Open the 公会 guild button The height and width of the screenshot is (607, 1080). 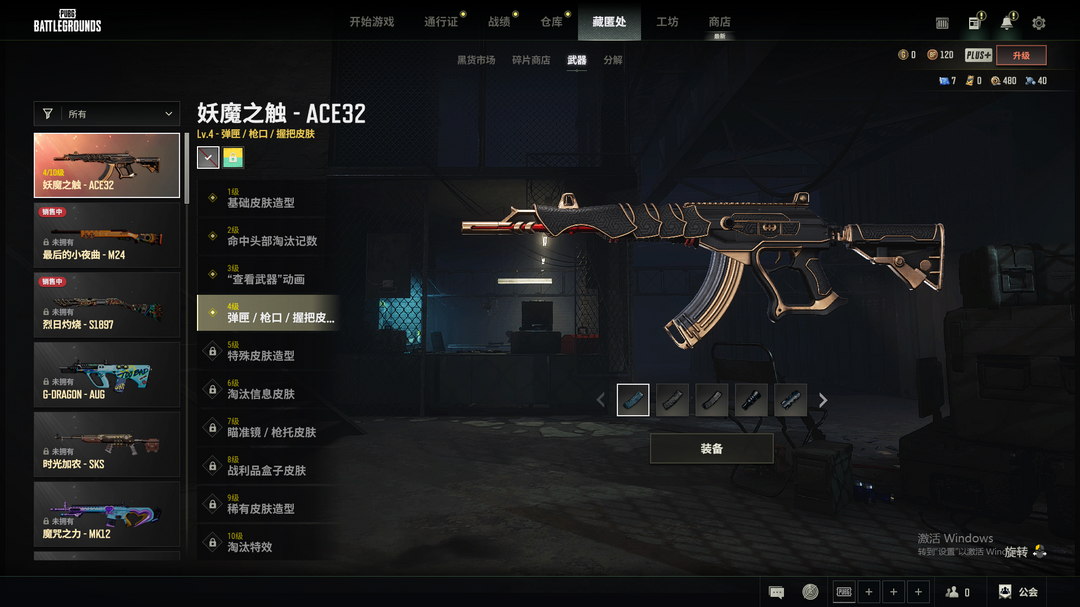(x=1019, y=592)
